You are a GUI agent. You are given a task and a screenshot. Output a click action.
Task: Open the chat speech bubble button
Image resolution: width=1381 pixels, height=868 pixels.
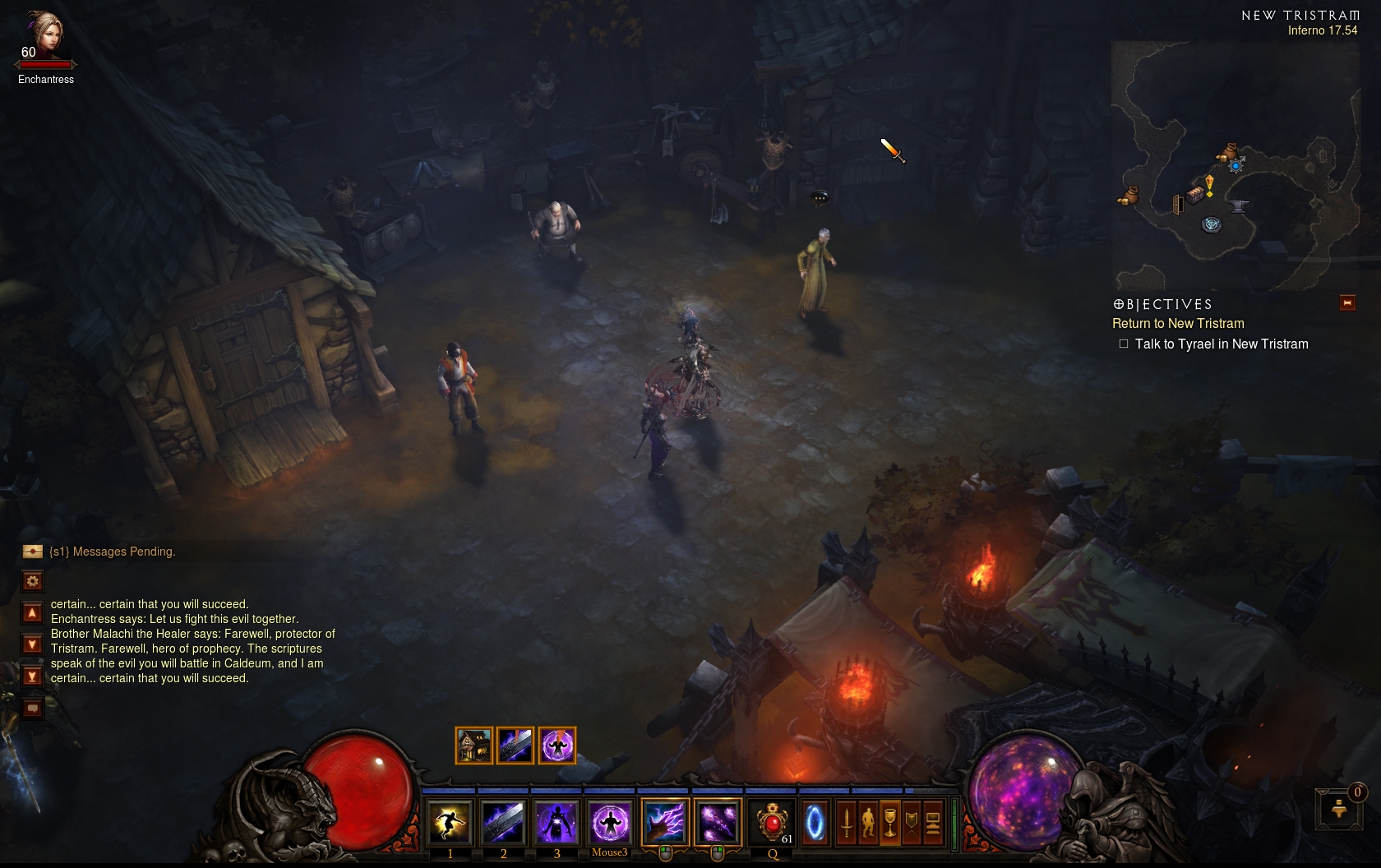(x=33, y=708)
